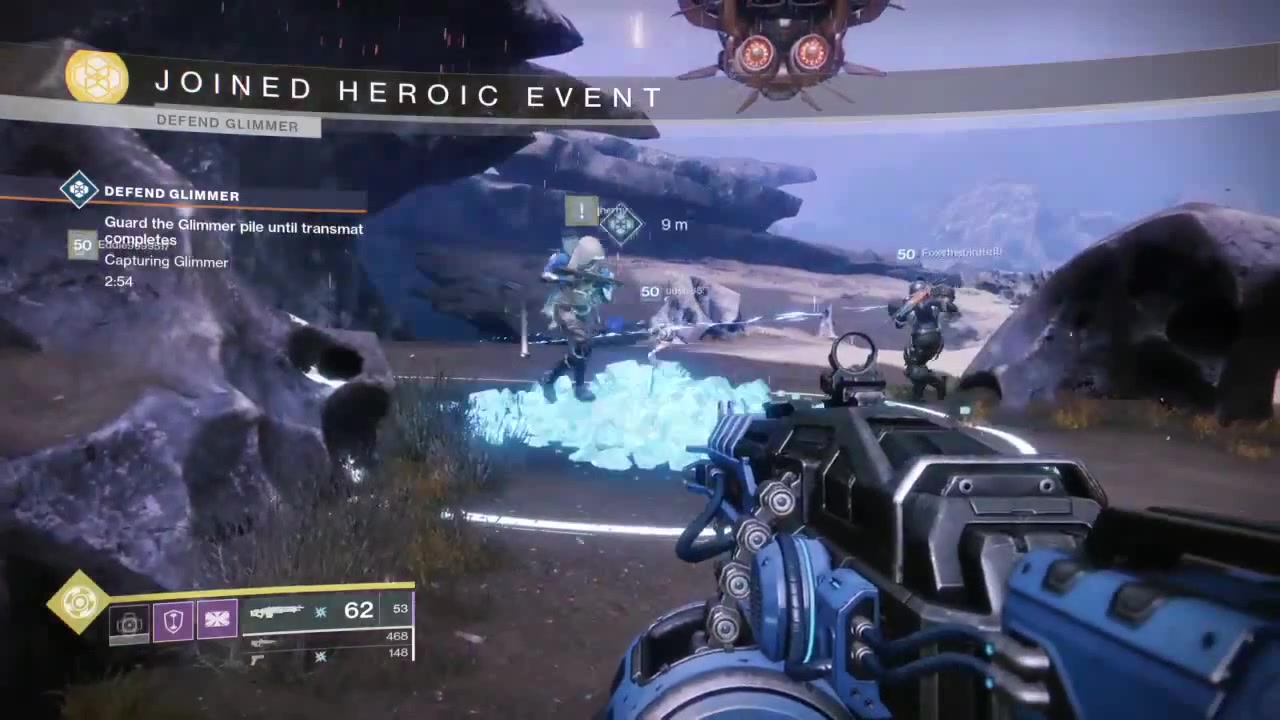Activate the super ability diamond icon
The height and width of the screenshot is (720, 1280).
(79, 602)
